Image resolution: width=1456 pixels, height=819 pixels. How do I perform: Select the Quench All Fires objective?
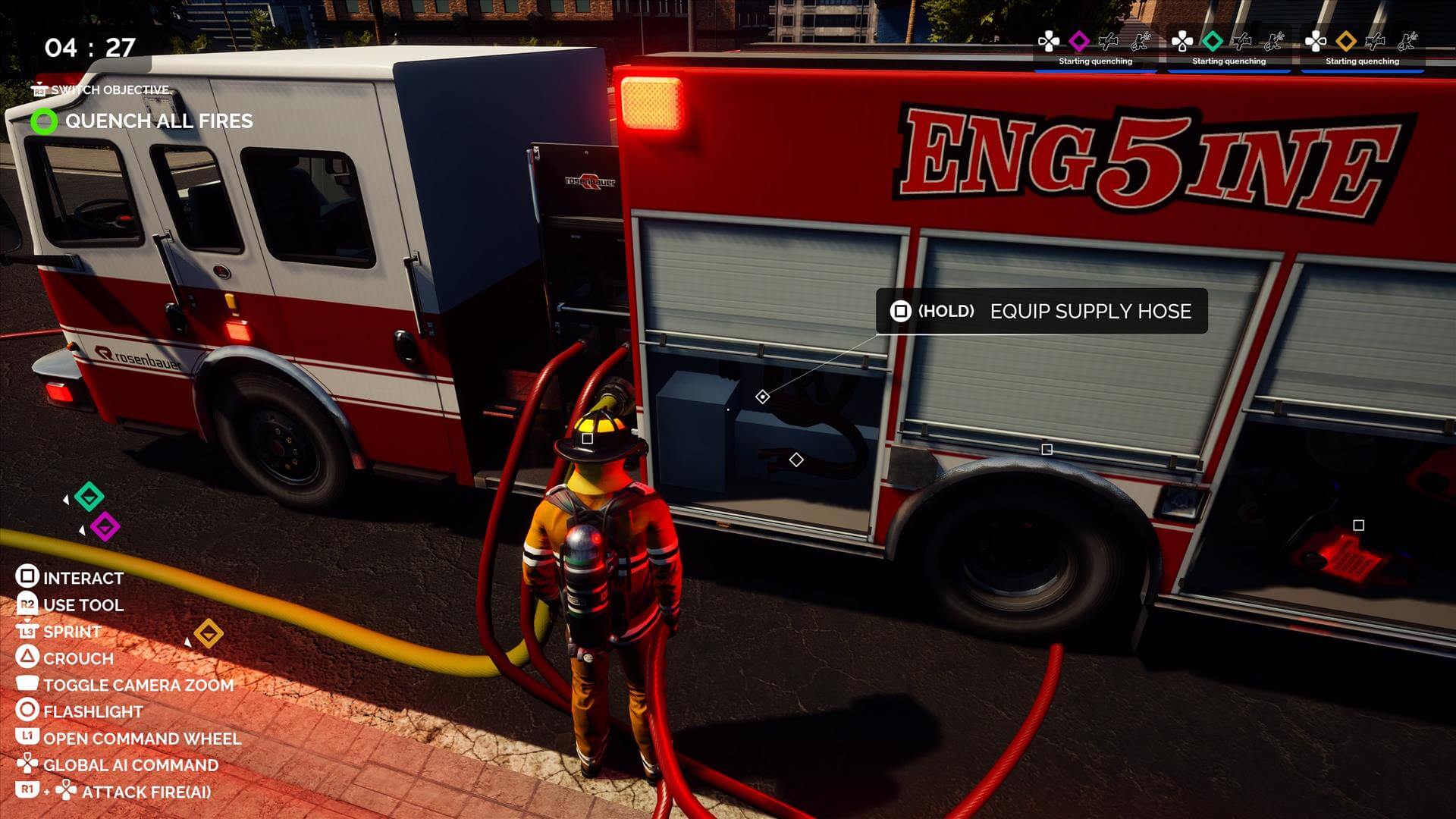[x=158, y=121]
